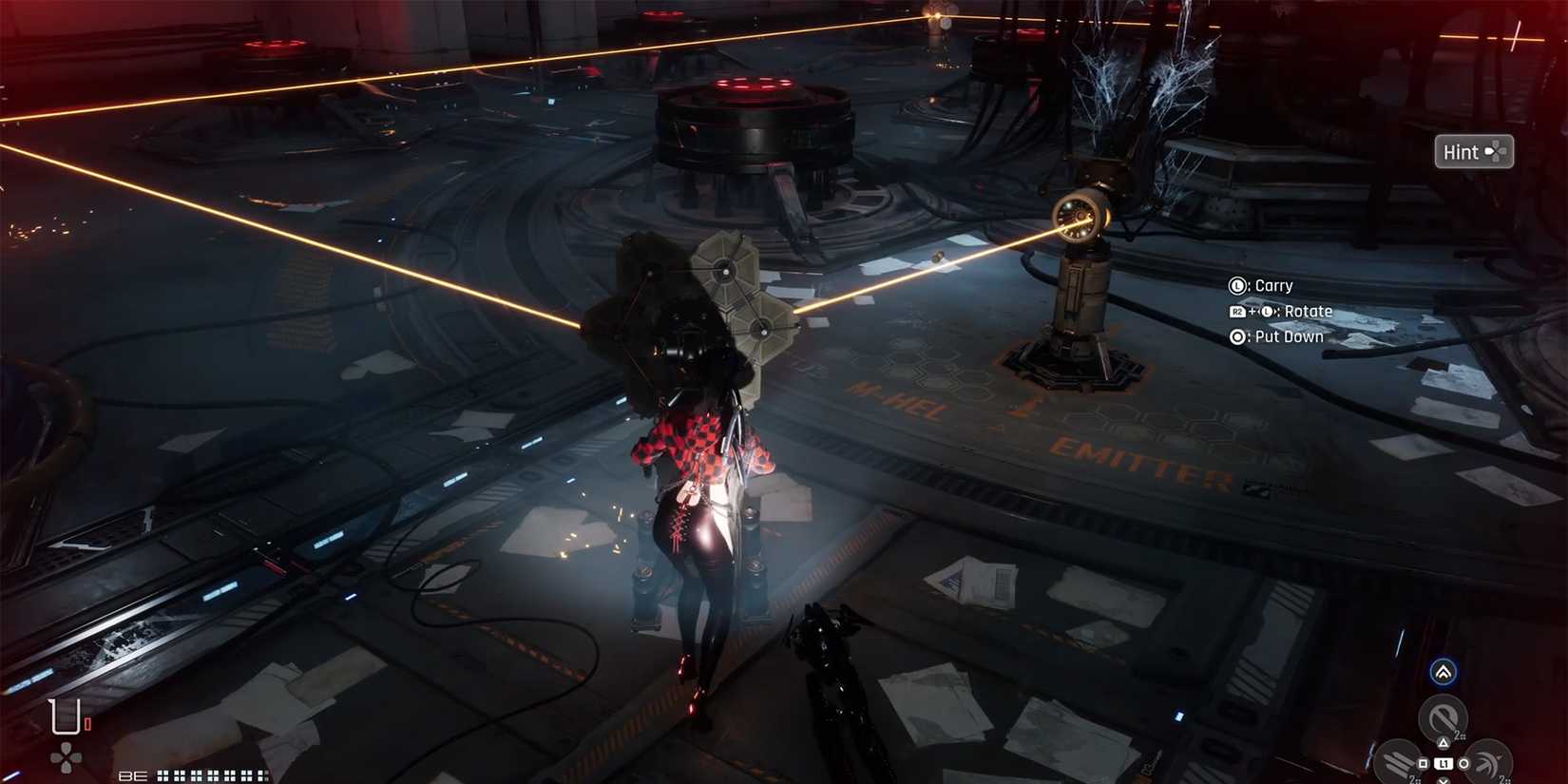Click the R2 button icon in the Rotate prompt
Image resolution: width=1568 pixels, height=784 pixels.
click(1238, 312)
